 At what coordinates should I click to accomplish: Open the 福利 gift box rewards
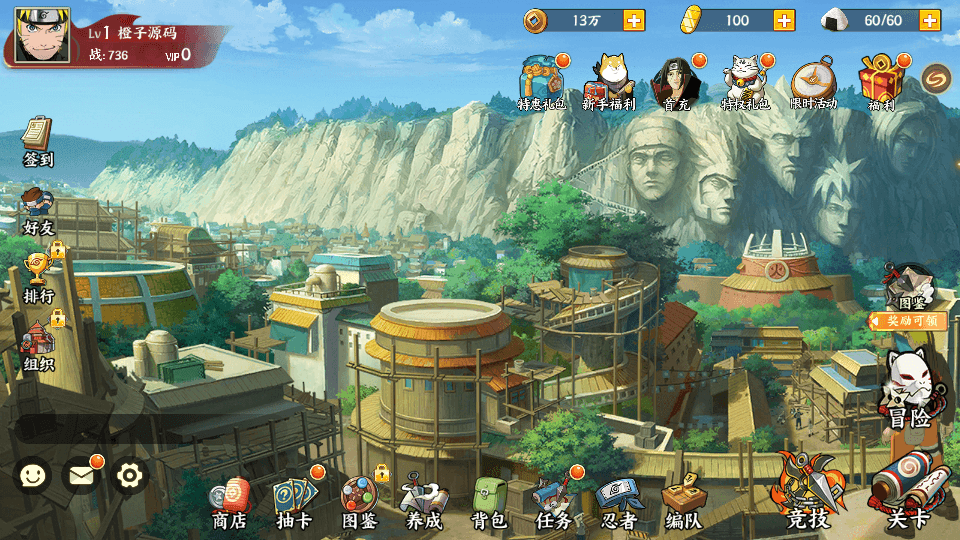(880, 80)
